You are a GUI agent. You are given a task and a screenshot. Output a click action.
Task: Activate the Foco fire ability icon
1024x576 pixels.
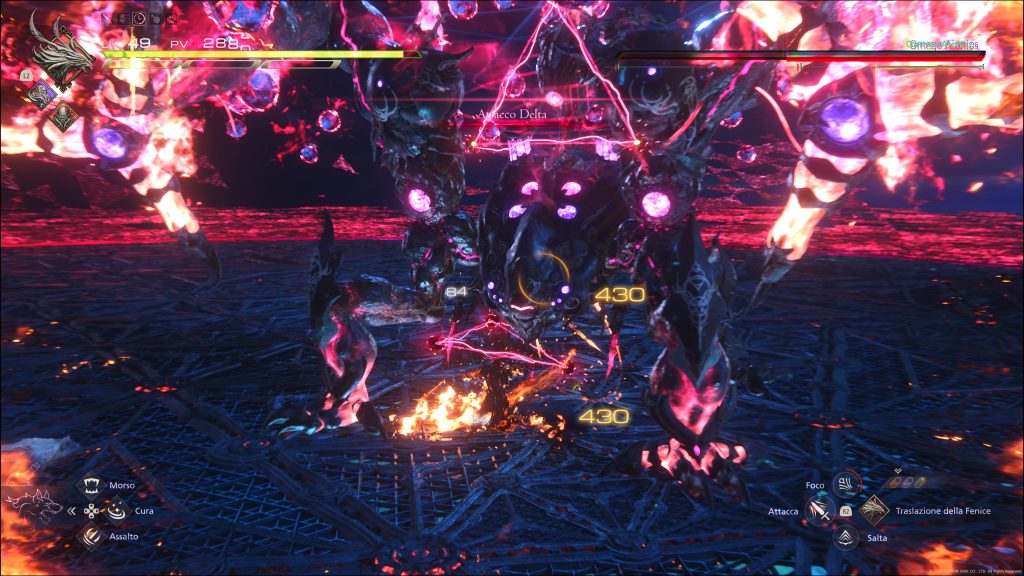click(x=845, y=485)
